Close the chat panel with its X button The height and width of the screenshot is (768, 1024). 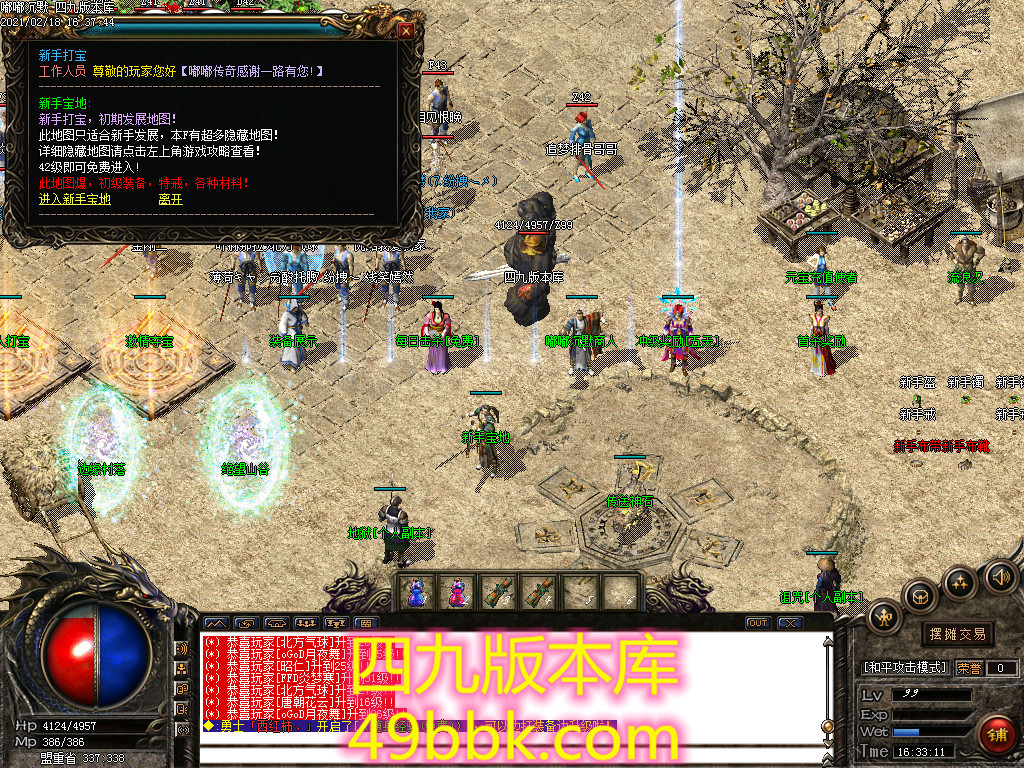coord(790,623)
